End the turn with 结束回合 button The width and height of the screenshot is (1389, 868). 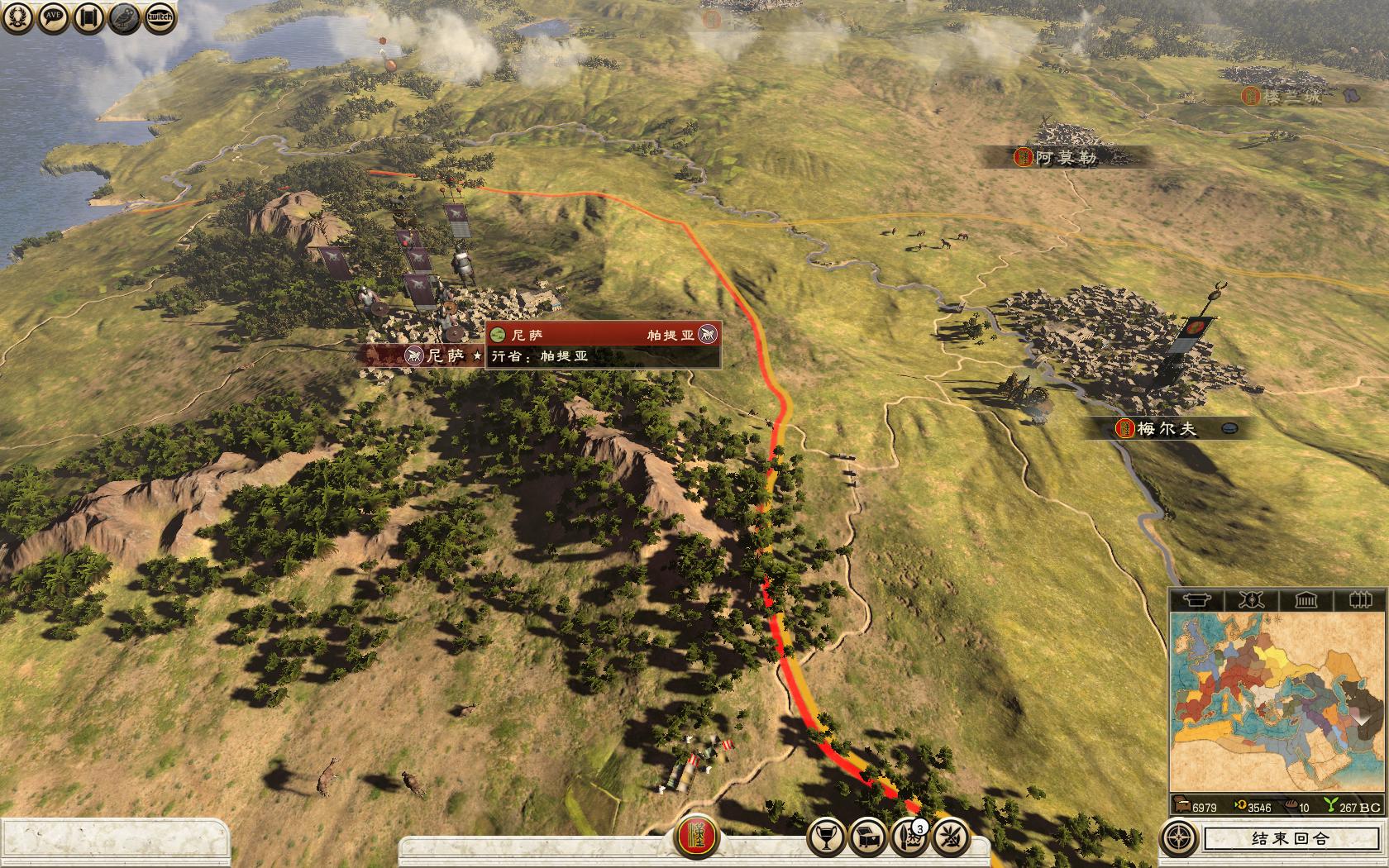pyautogui.click(x=1290, y=838)
